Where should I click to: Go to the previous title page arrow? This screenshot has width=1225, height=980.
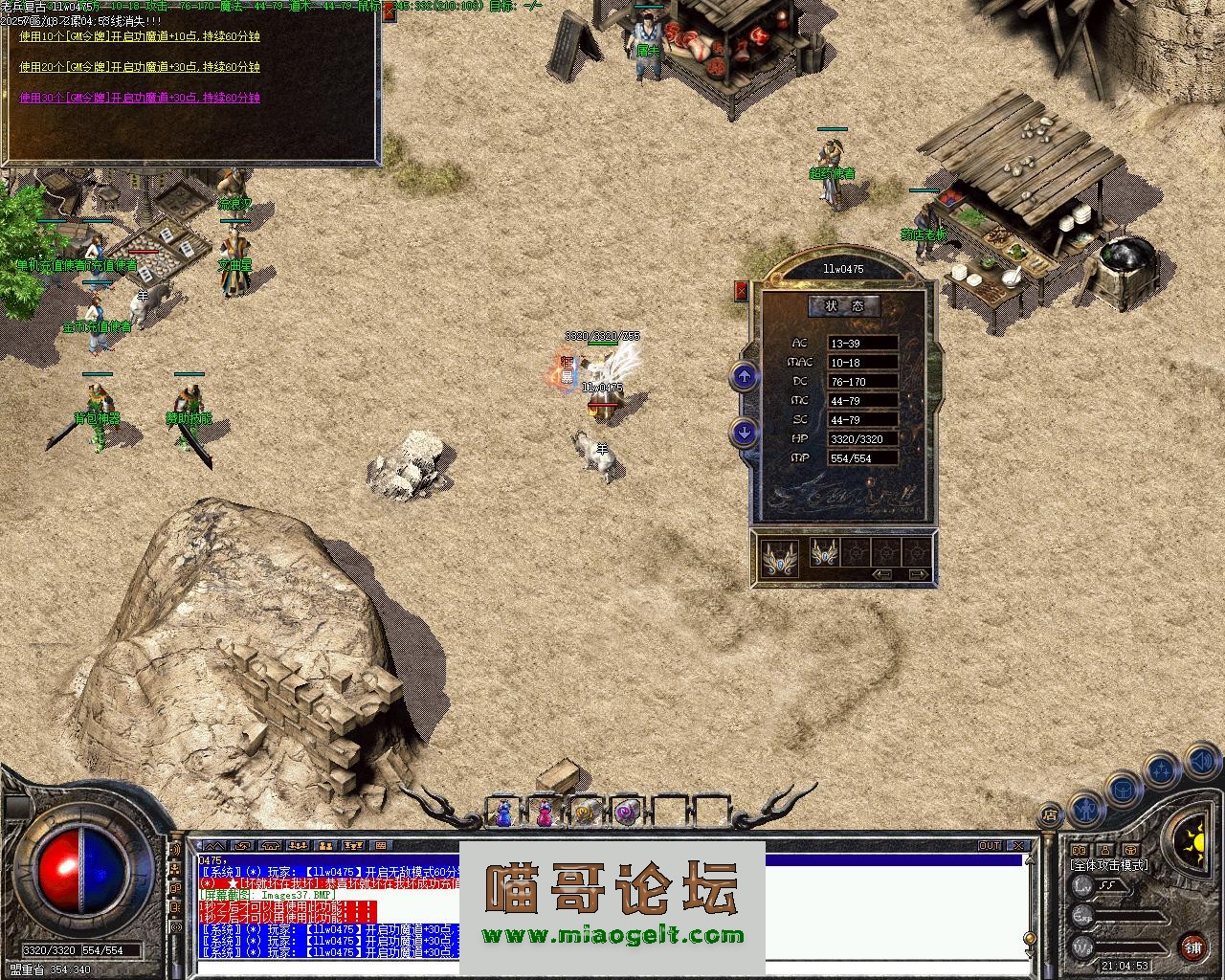(882, 574)
